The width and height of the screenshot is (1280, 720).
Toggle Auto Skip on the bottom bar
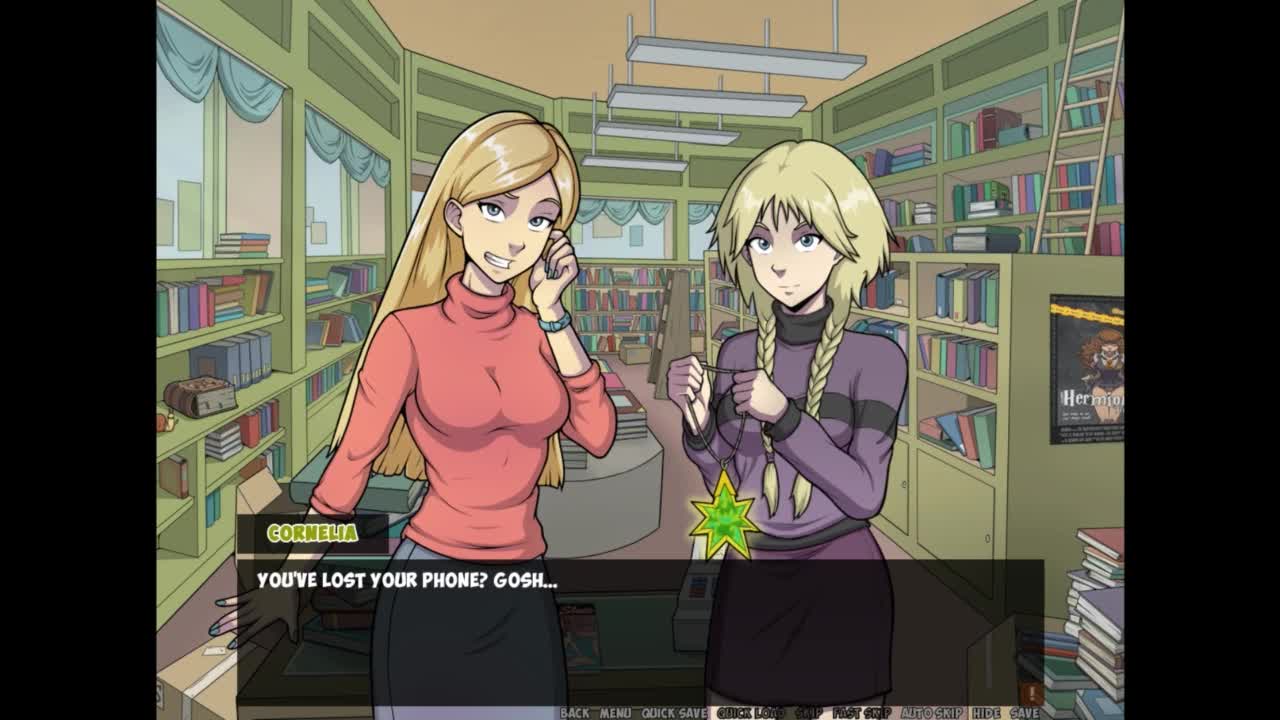tap(931, 713)
